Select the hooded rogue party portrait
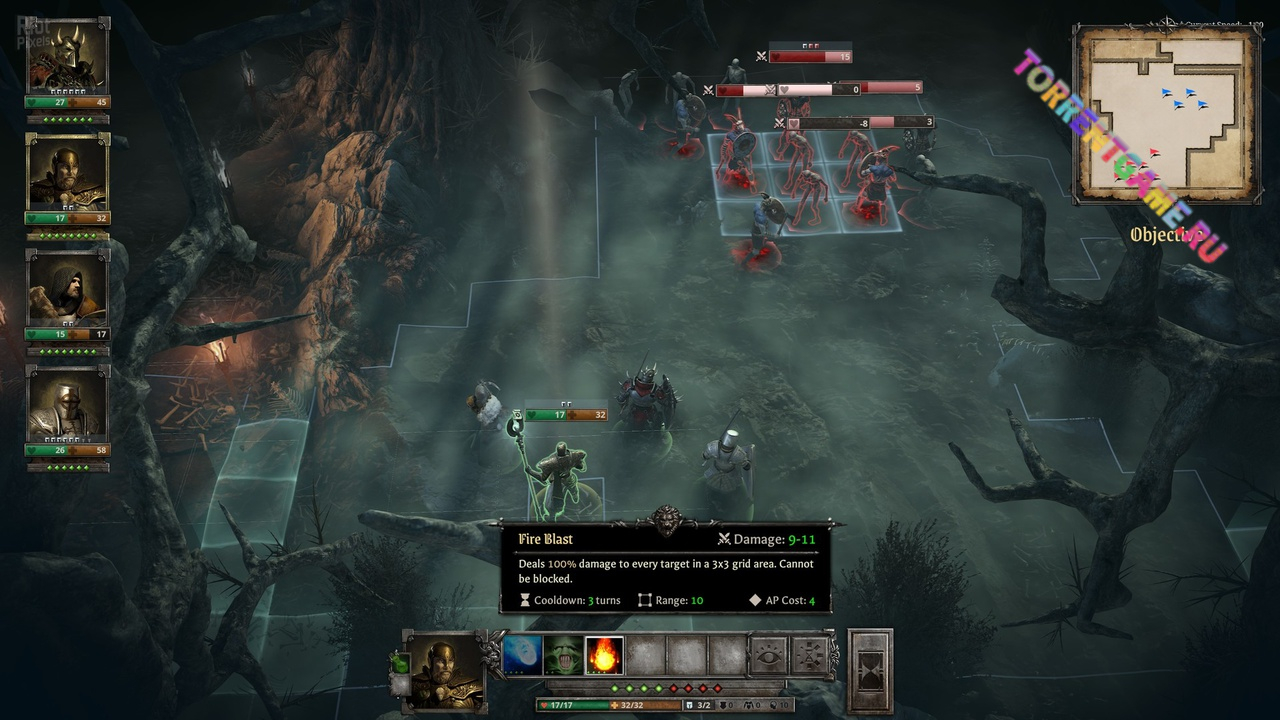The image size is (1280, 720). pos(67,289)
